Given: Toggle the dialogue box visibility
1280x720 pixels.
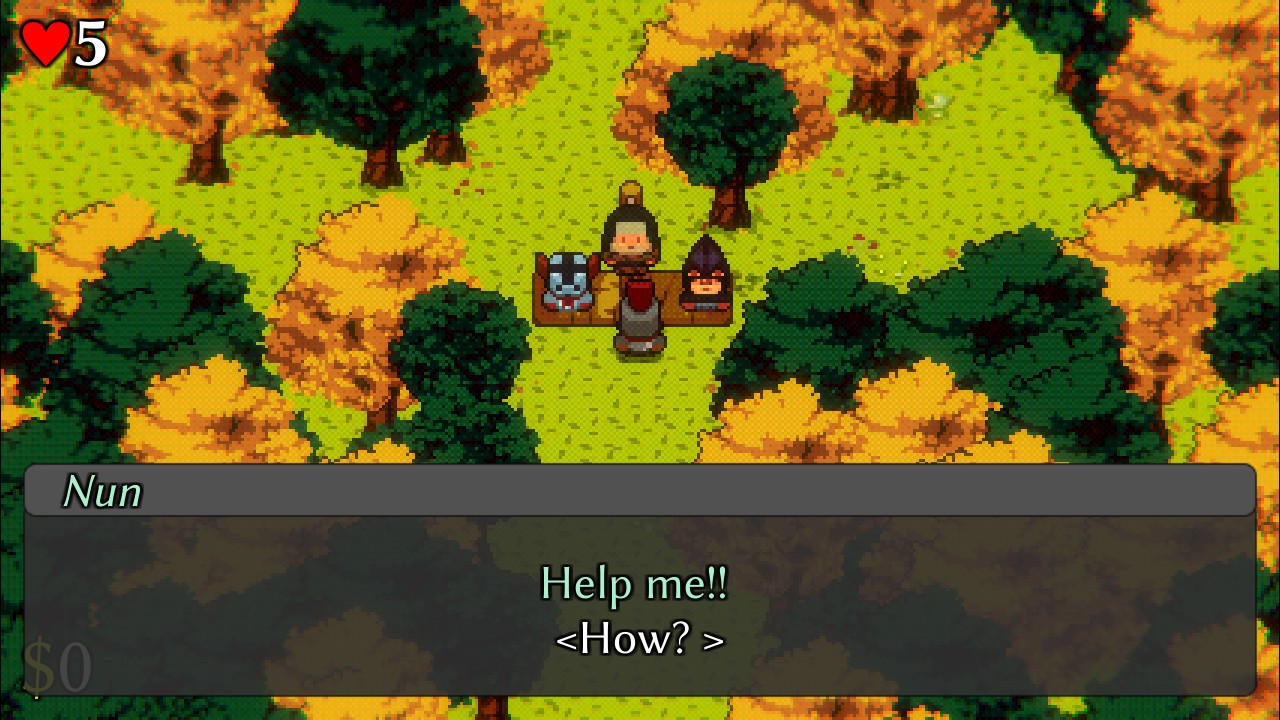Looking at the screenshot, I should point(640,605).
